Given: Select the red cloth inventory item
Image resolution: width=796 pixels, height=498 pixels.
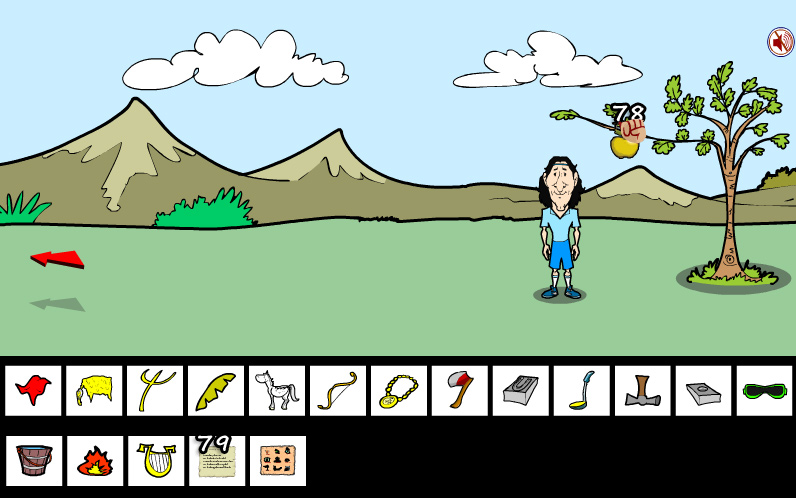Looking at the screenshot, I should [x=33, y=390].
